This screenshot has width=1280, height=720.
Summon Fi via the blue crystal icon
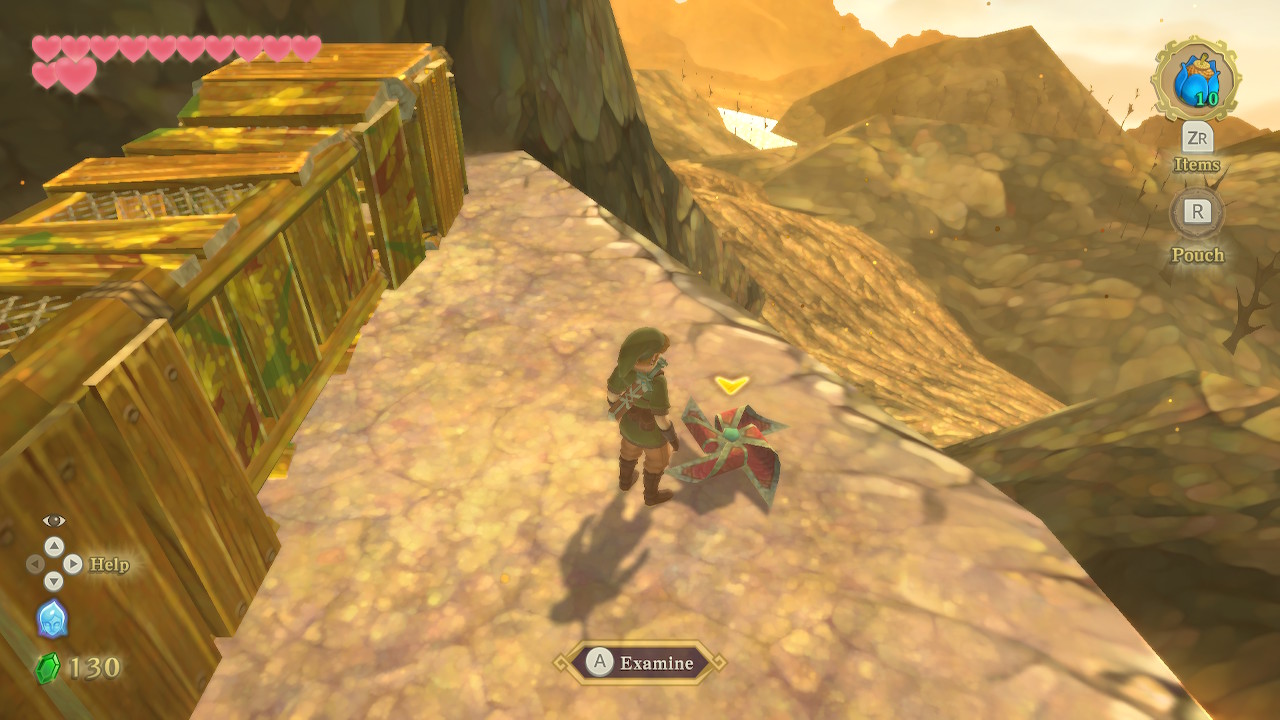[52, 619]
